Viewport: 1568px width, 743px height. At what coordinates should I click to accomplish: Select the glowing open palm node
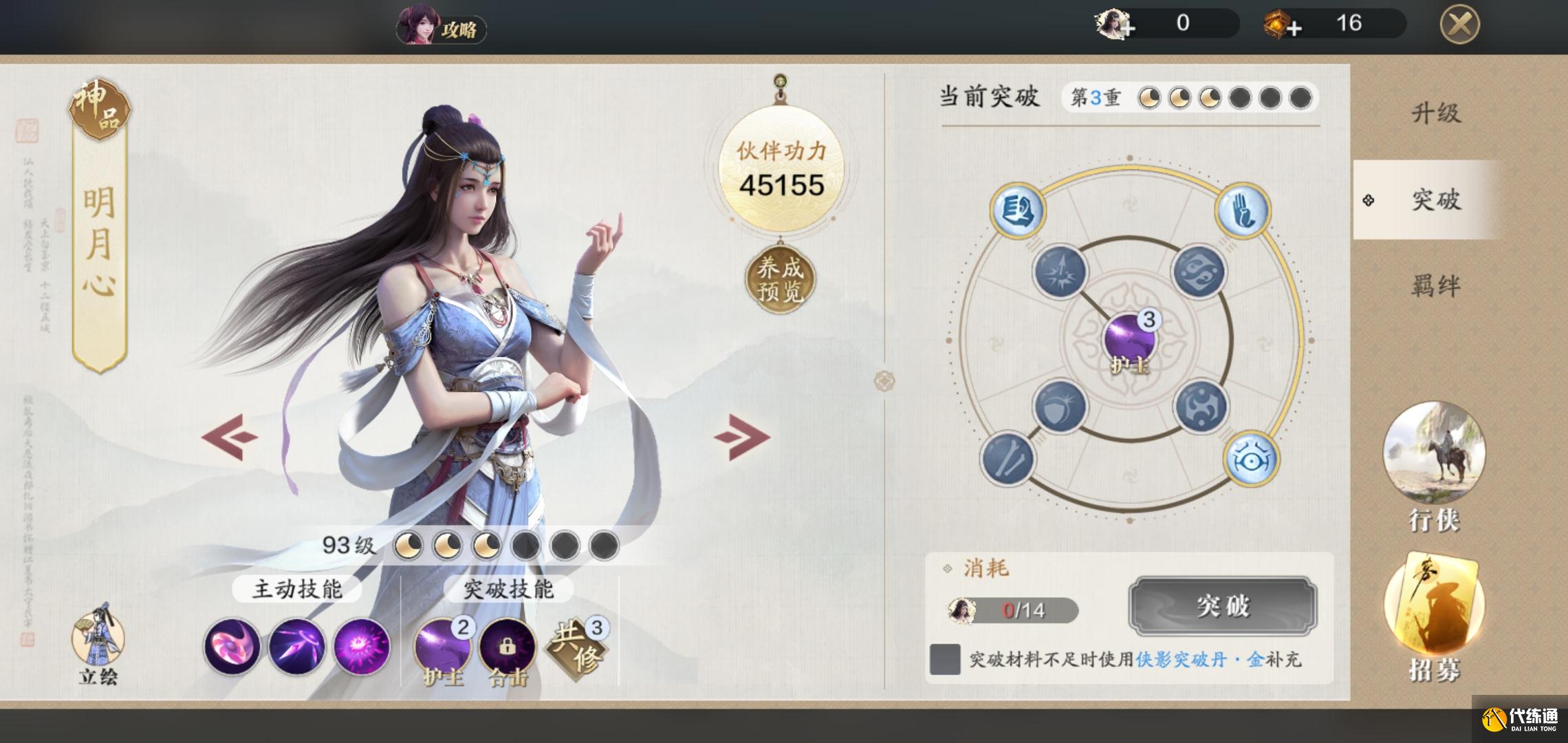pyautogui.click(x=1243, y=210)
